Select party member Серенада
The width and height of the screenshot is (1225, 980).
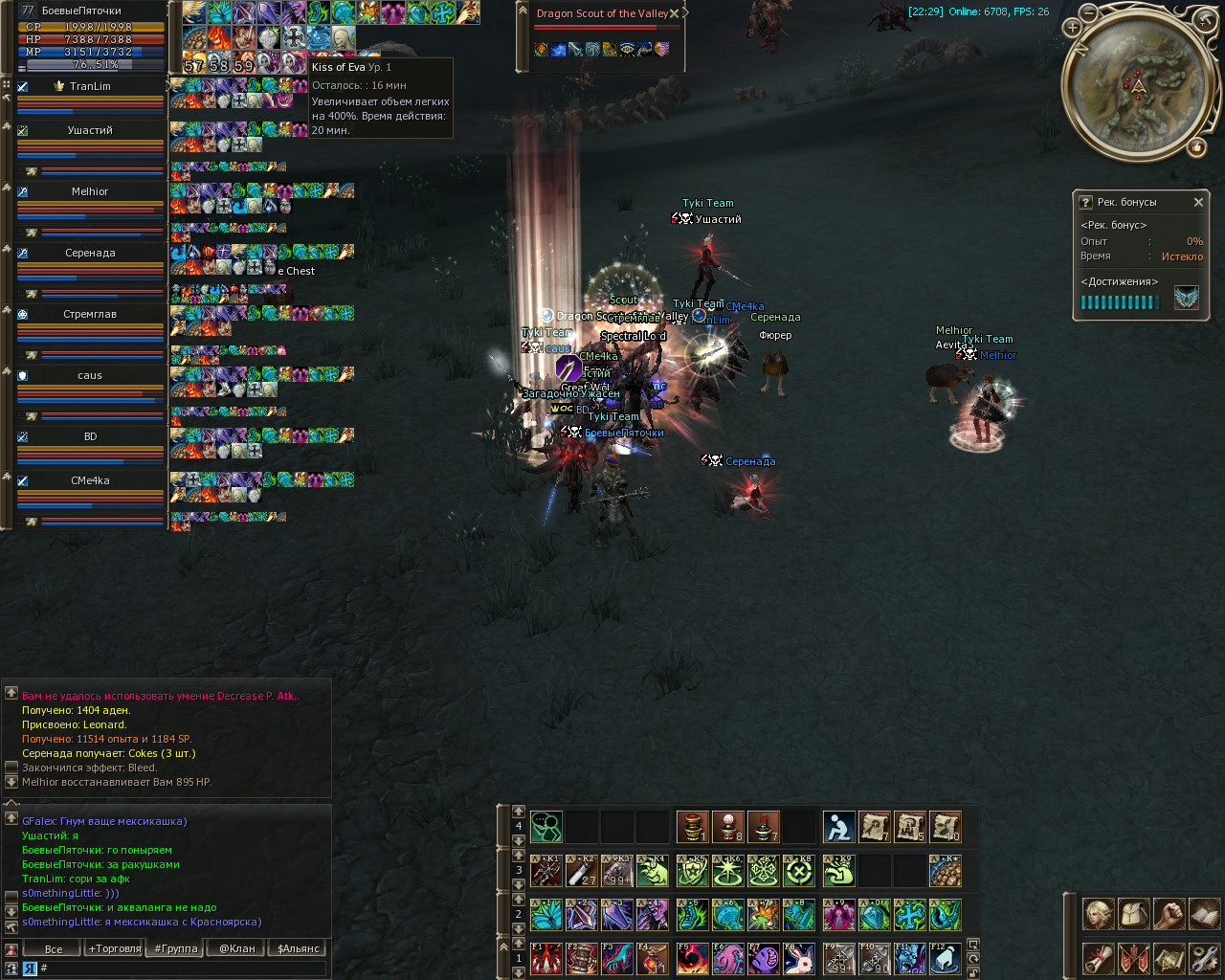(90, 253)
